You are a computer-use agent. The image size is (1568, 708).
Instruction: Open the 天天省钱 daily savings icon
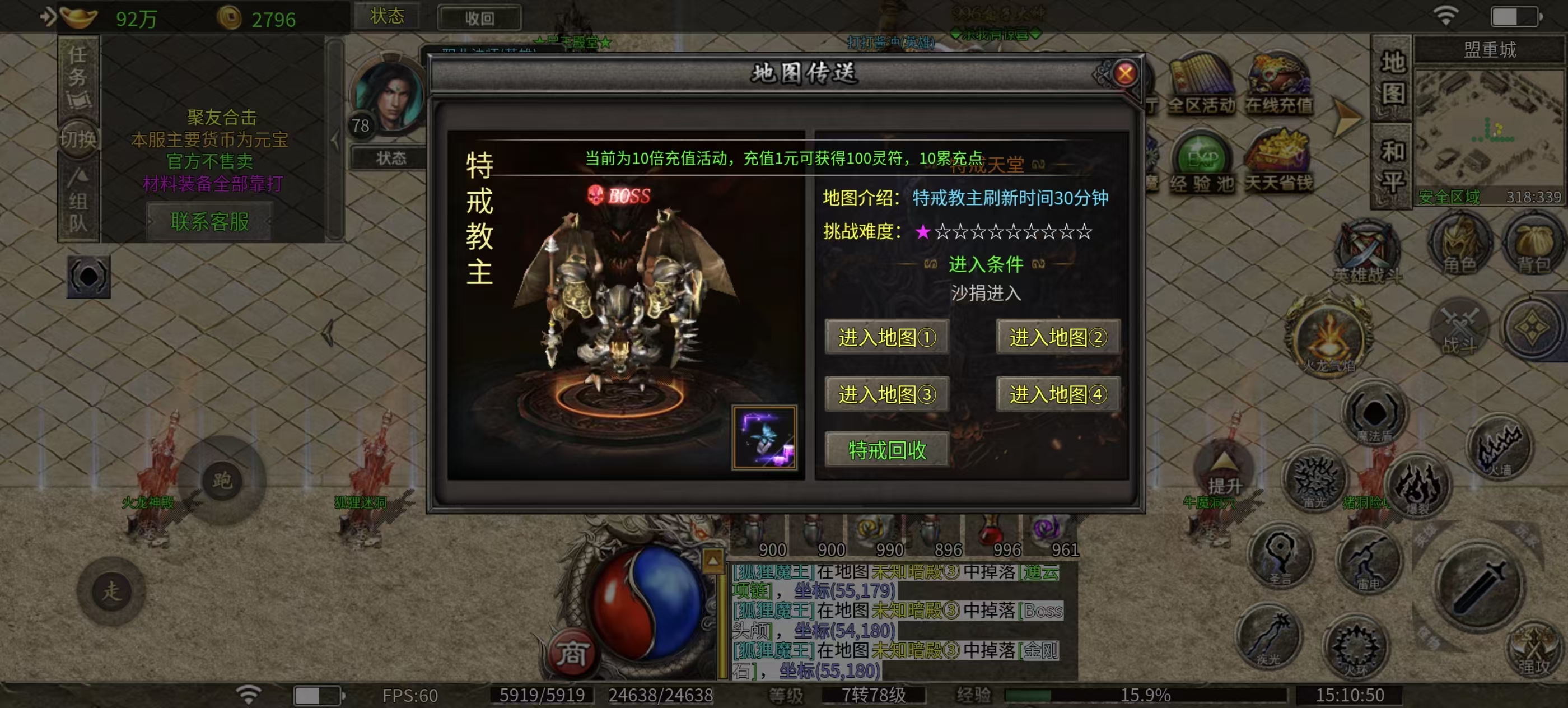[x=1278, y=163]
